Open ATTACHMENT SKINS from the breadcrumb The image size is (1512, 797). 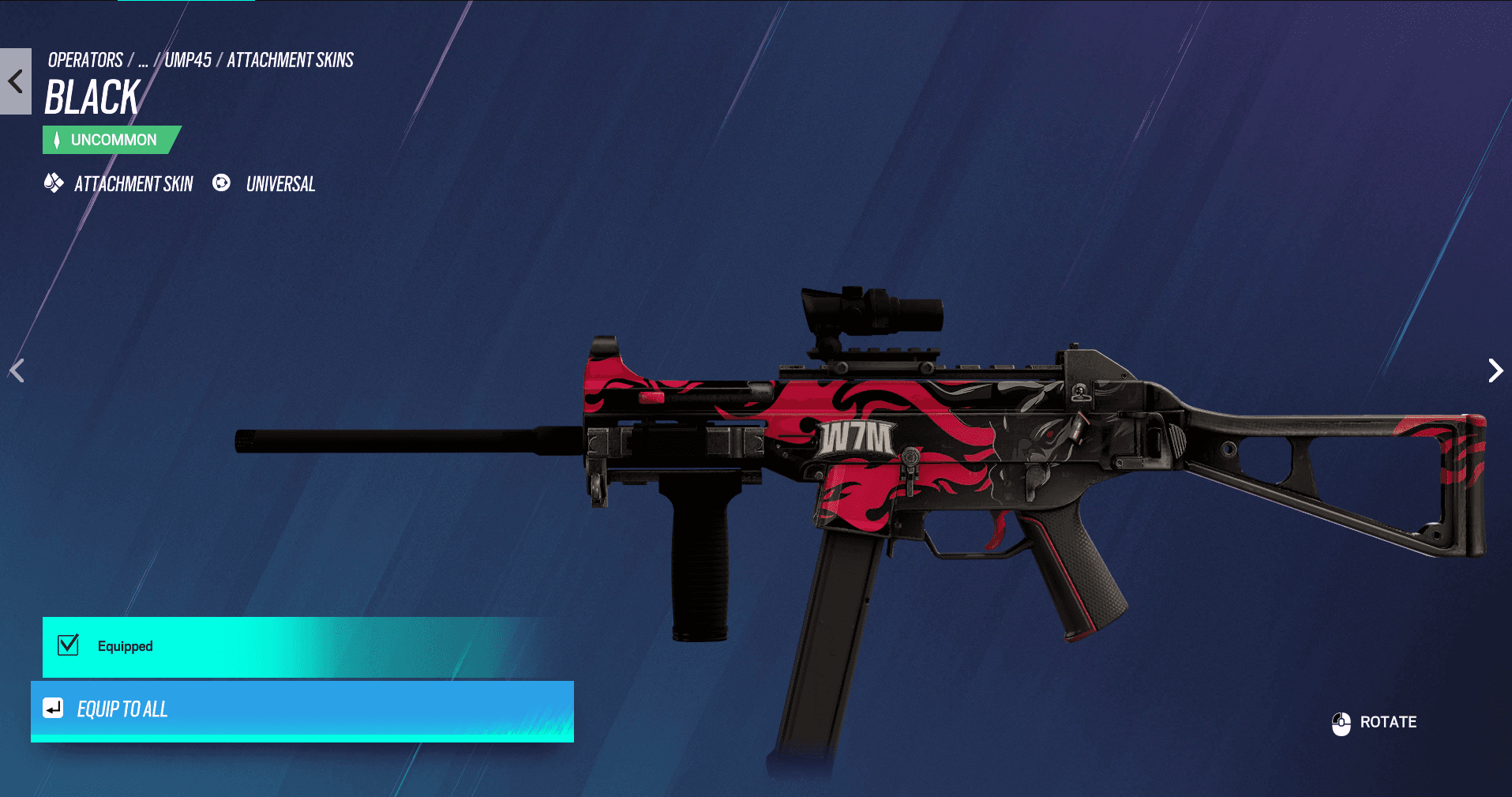tap(290, 59)
